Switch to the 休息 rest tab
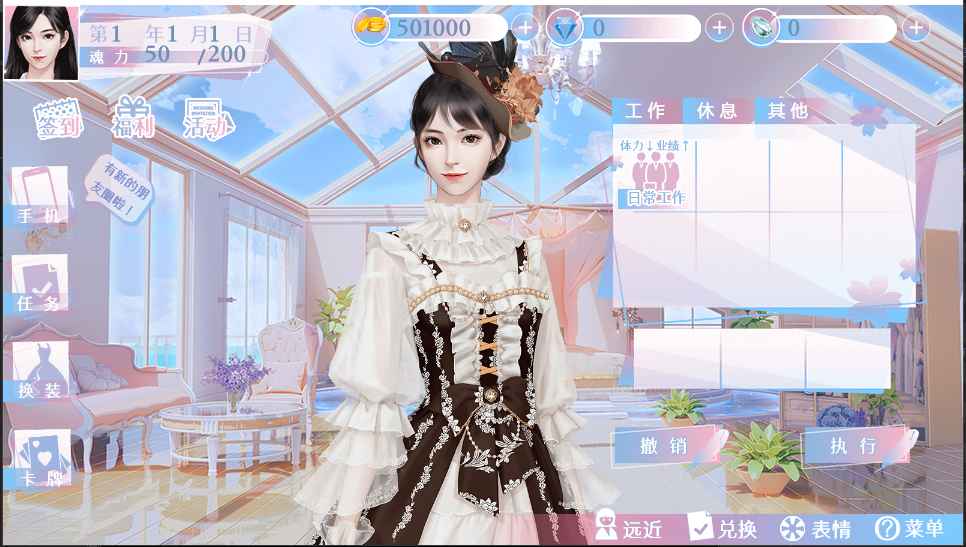 pos(716,111)
